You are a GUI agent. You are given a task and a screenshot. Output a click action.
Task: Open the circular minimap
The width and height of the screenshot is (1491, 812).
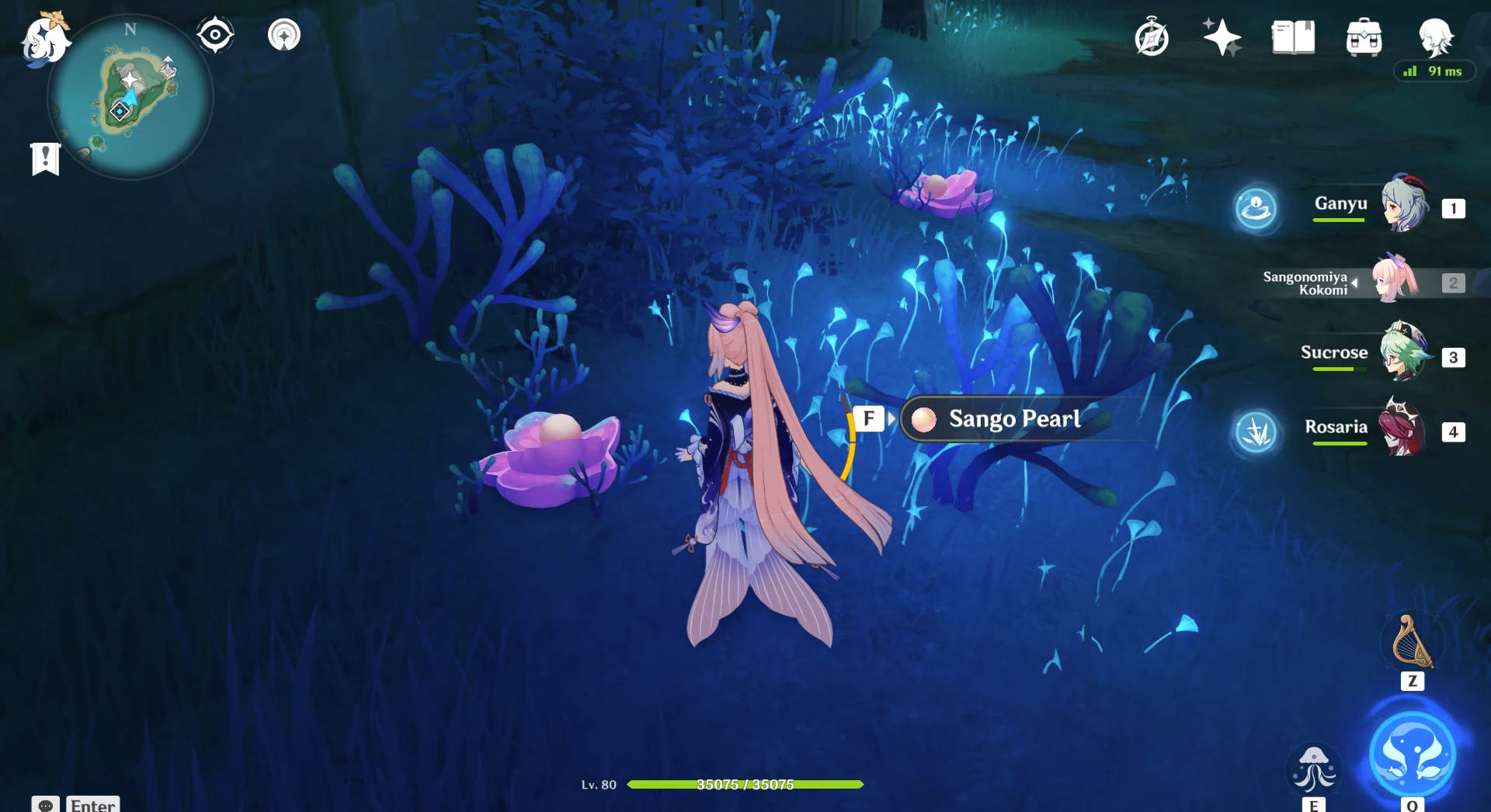point(130,97)
